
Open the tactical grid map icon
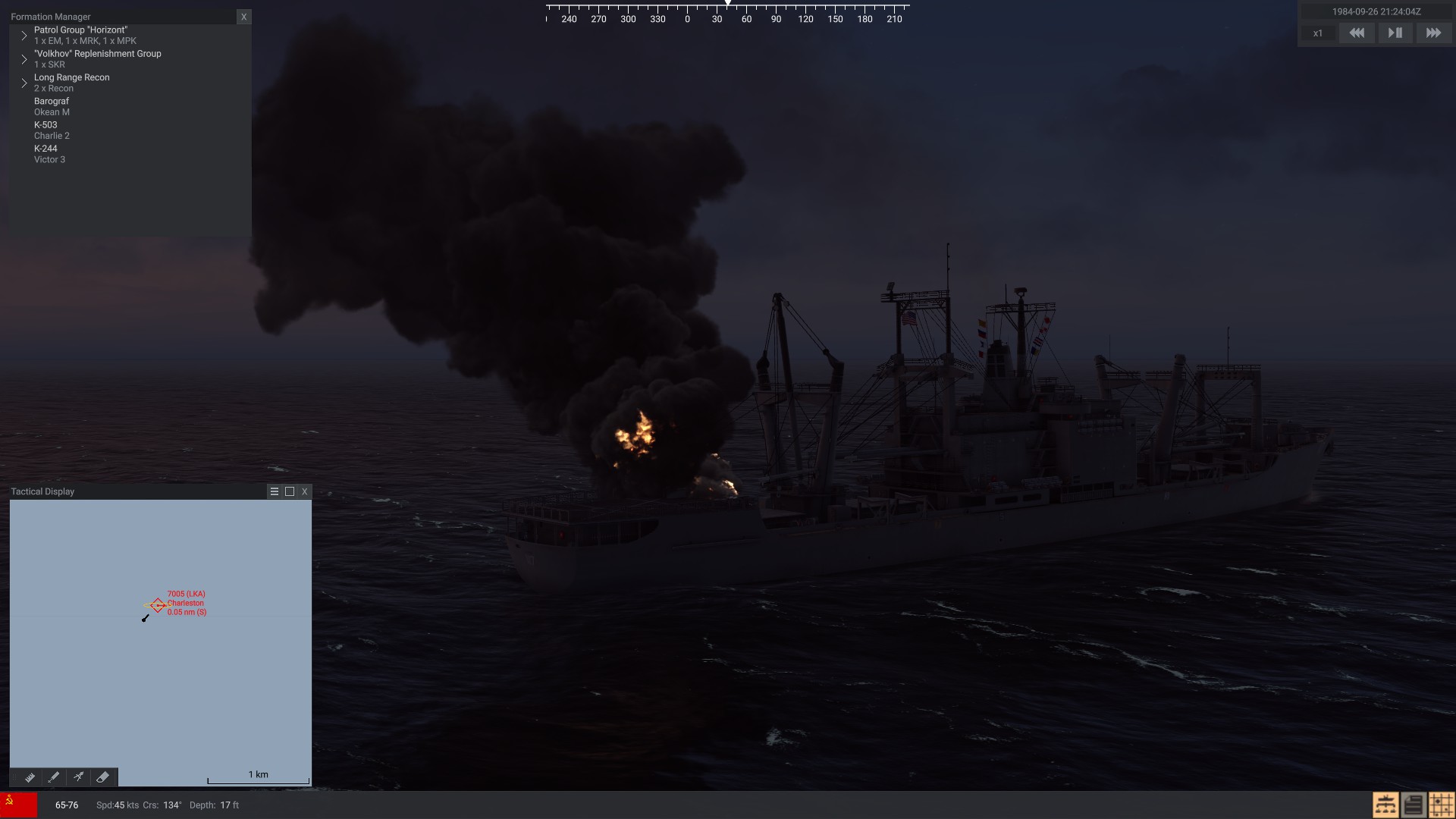pyautogui.click(x=1441, y=805)
